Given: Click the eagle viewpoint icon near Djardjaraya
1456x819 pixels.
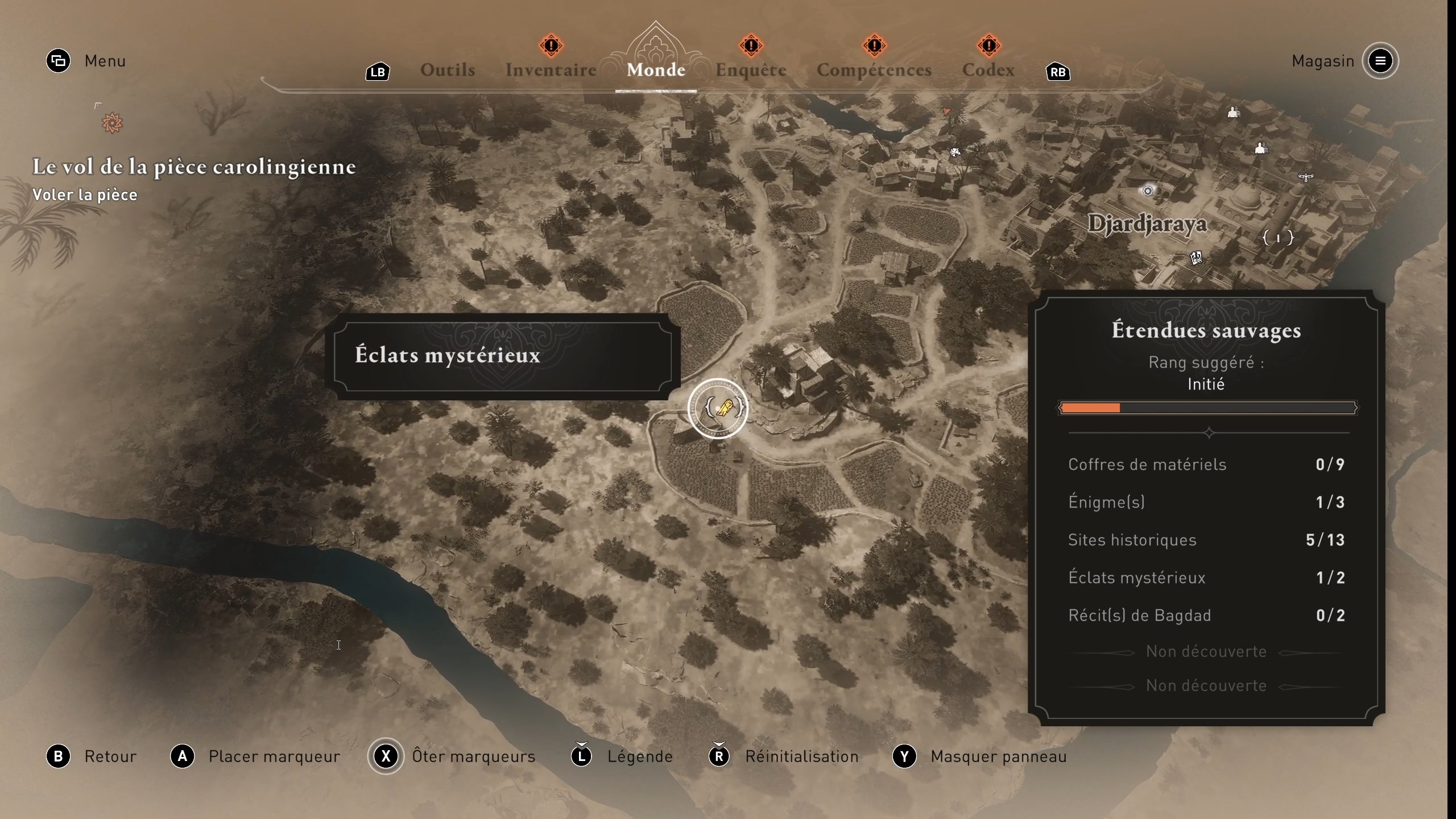Looking at the screenshot, I should click(1305, 177).
